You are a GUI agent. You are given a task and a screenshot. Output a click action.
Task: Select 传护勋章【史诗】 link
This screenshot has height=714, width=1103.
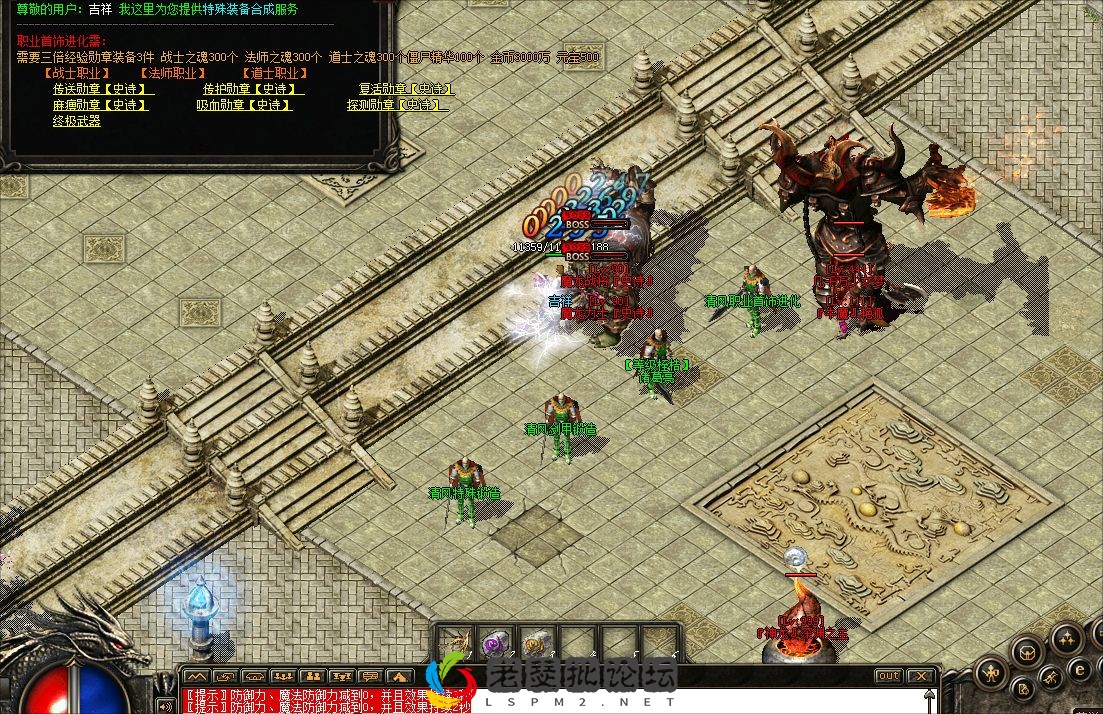(x=250, y=89)
